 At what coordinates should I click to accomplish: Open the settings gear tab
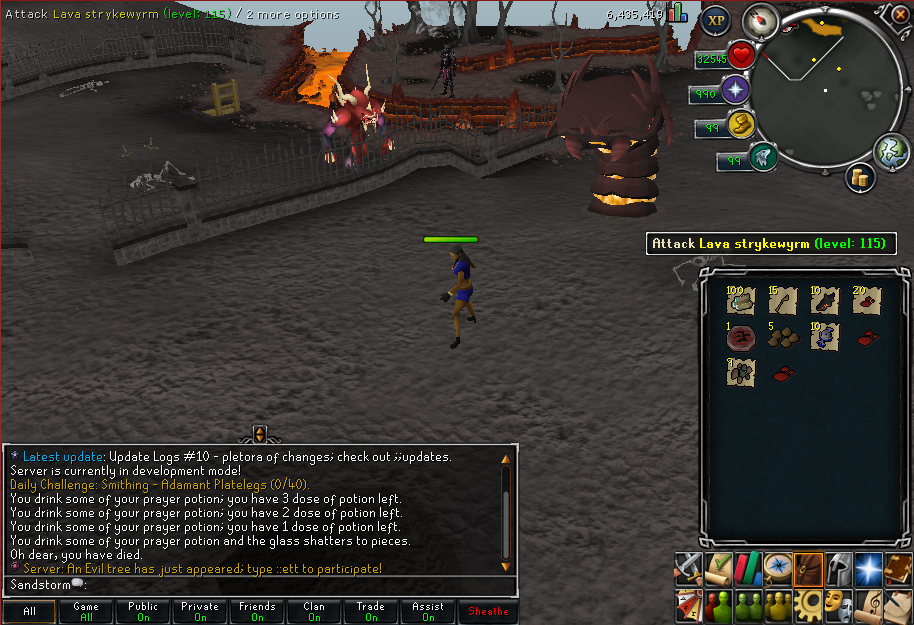(x=808, y=603)
